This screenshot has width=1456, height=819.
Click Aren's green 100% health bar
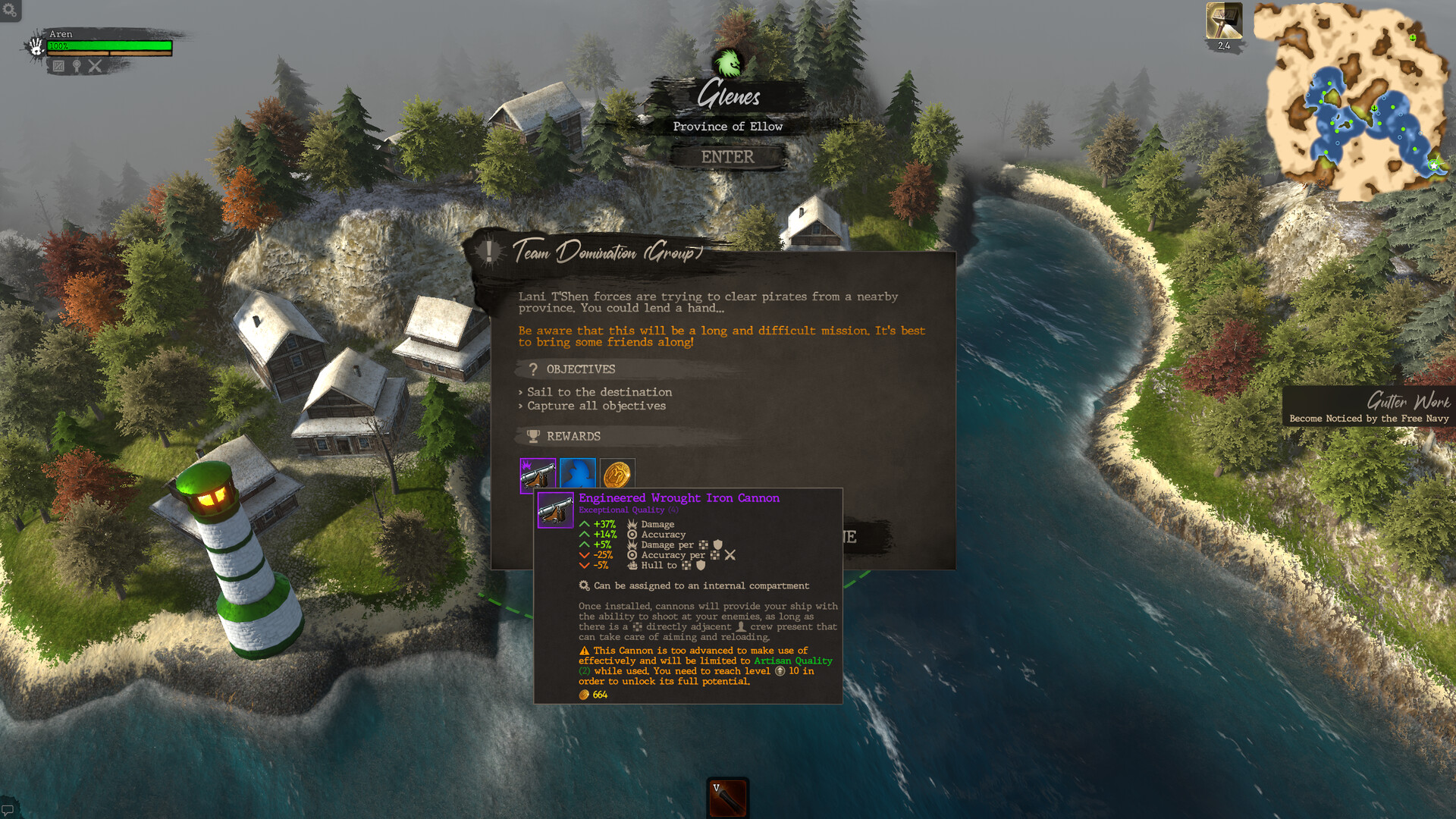(x=110, y=45)
